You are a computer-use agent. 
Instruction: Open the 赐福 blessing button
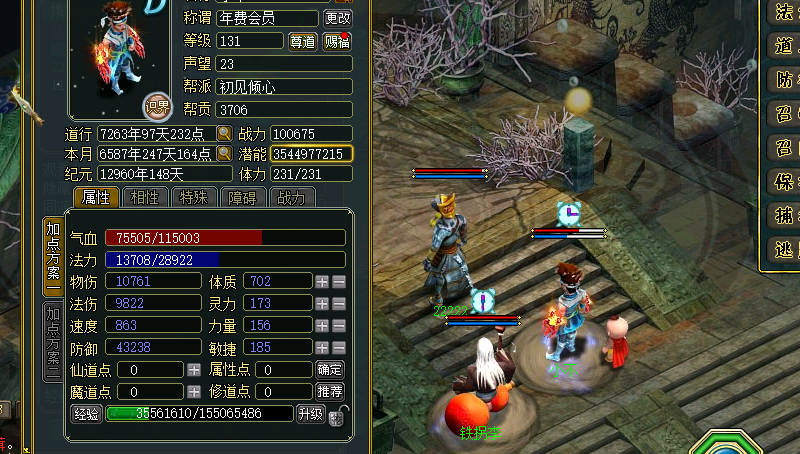pos(337,41)
